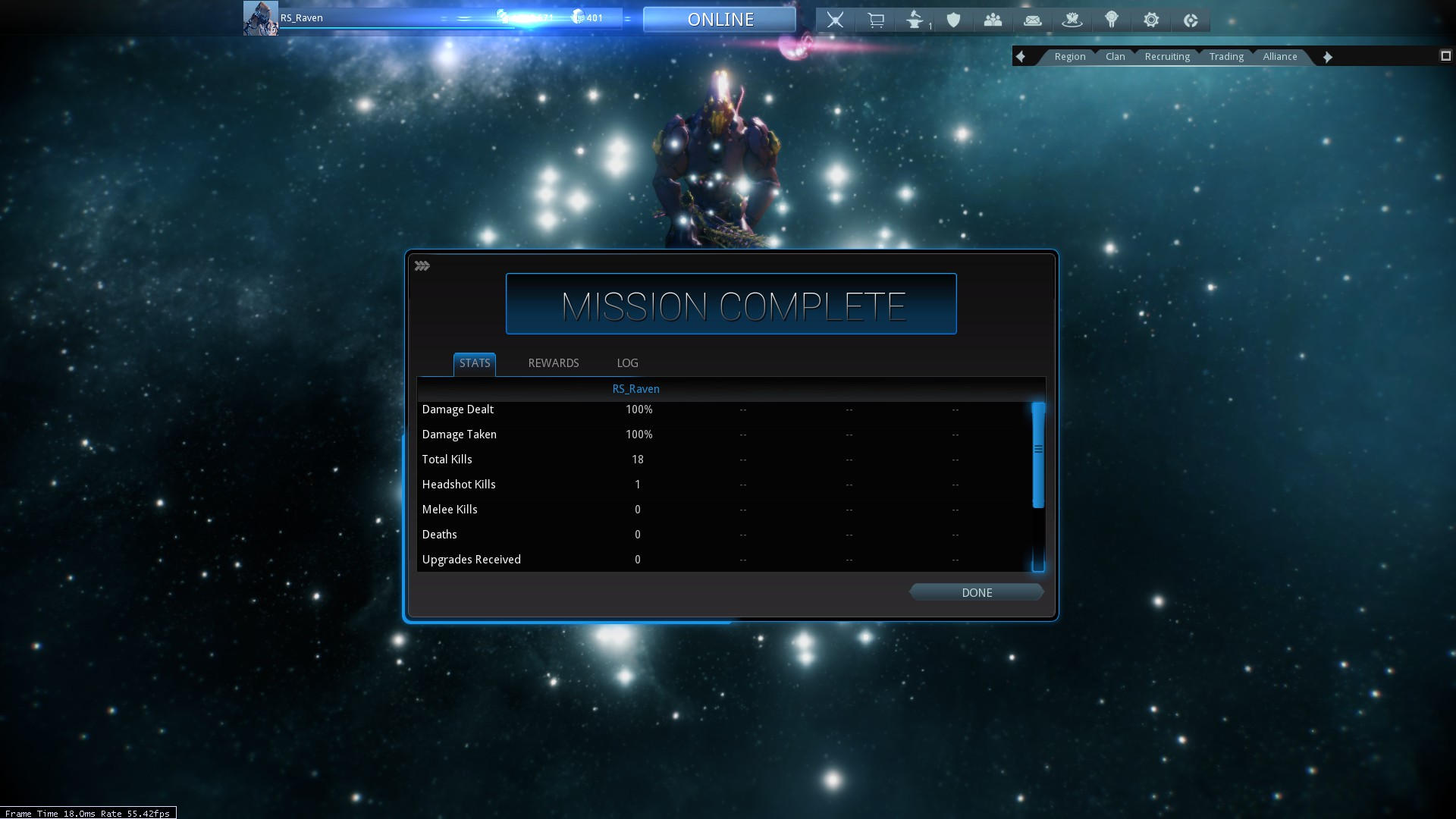Confirm with the DONE button
The image size is (1456, 819).
976,592
